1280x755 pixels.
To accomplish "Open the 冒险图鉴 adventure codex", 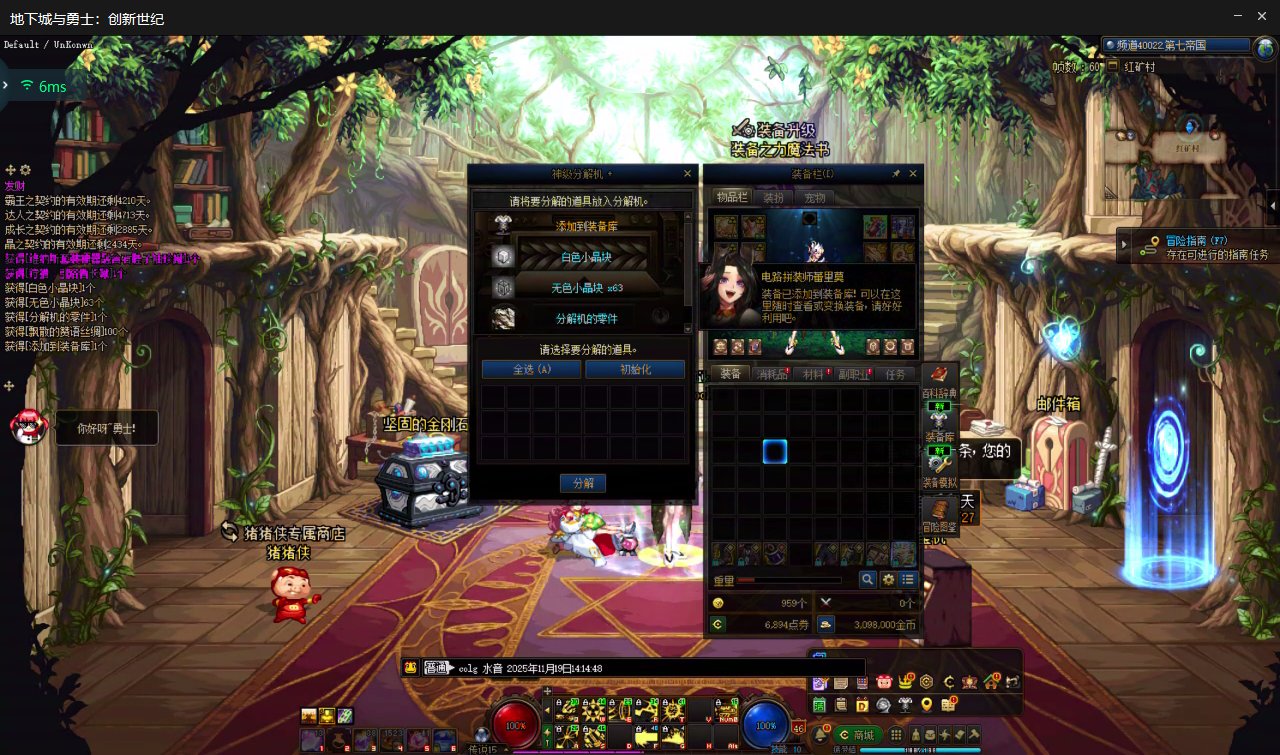I will pyautogui.click(x=940, y=515).
